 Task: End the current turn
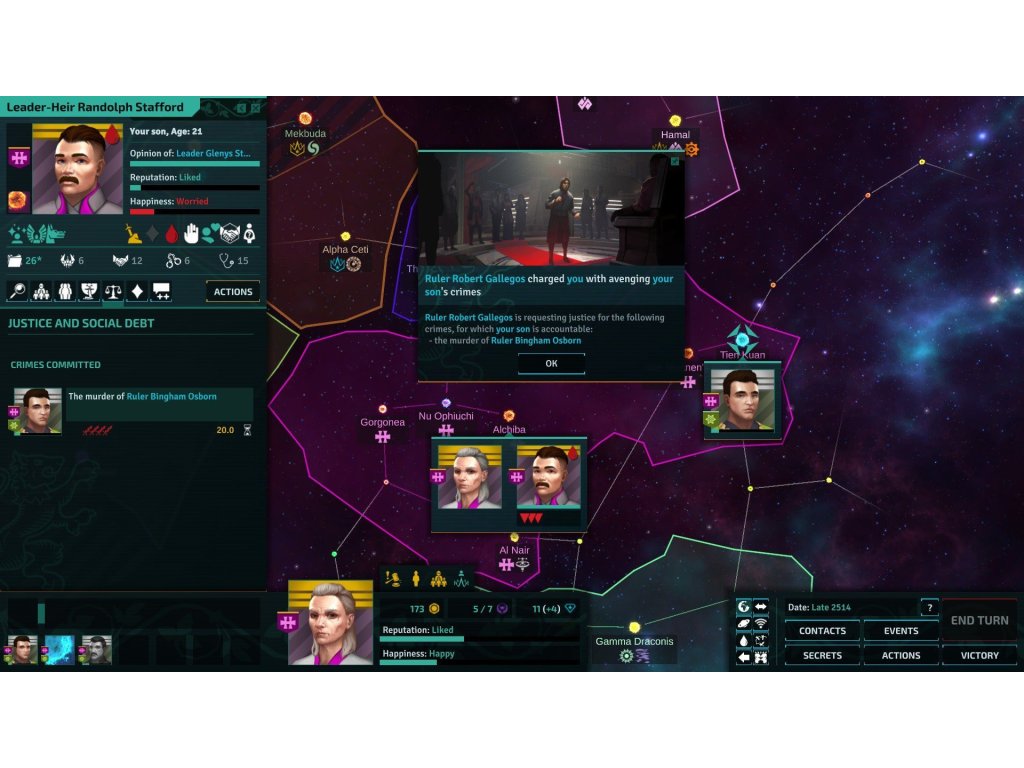(979, 620)
